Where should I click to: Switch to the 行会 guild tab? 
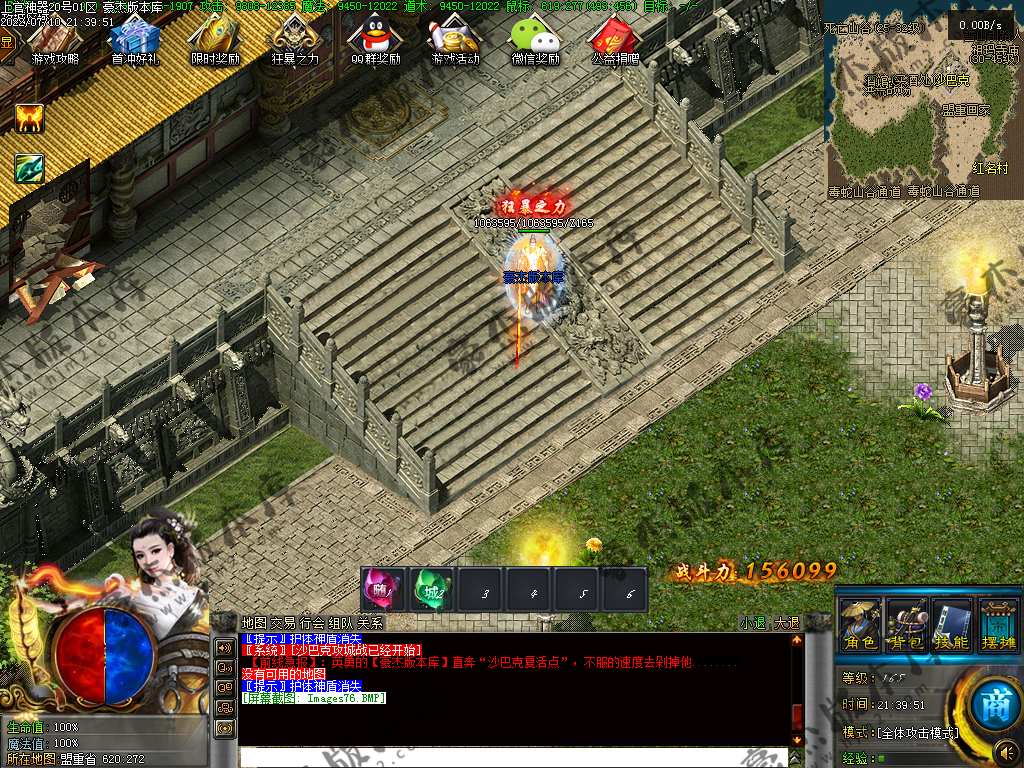click(312, 623)
